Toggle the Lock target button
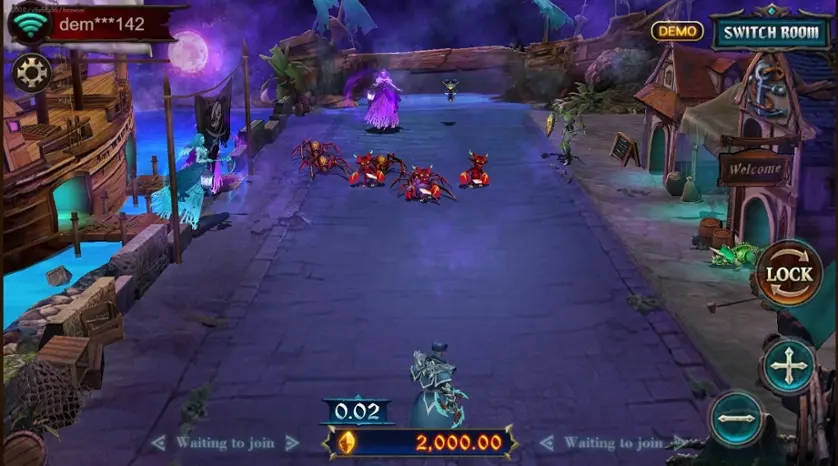 pyautogui.click(x=788, y=274)
